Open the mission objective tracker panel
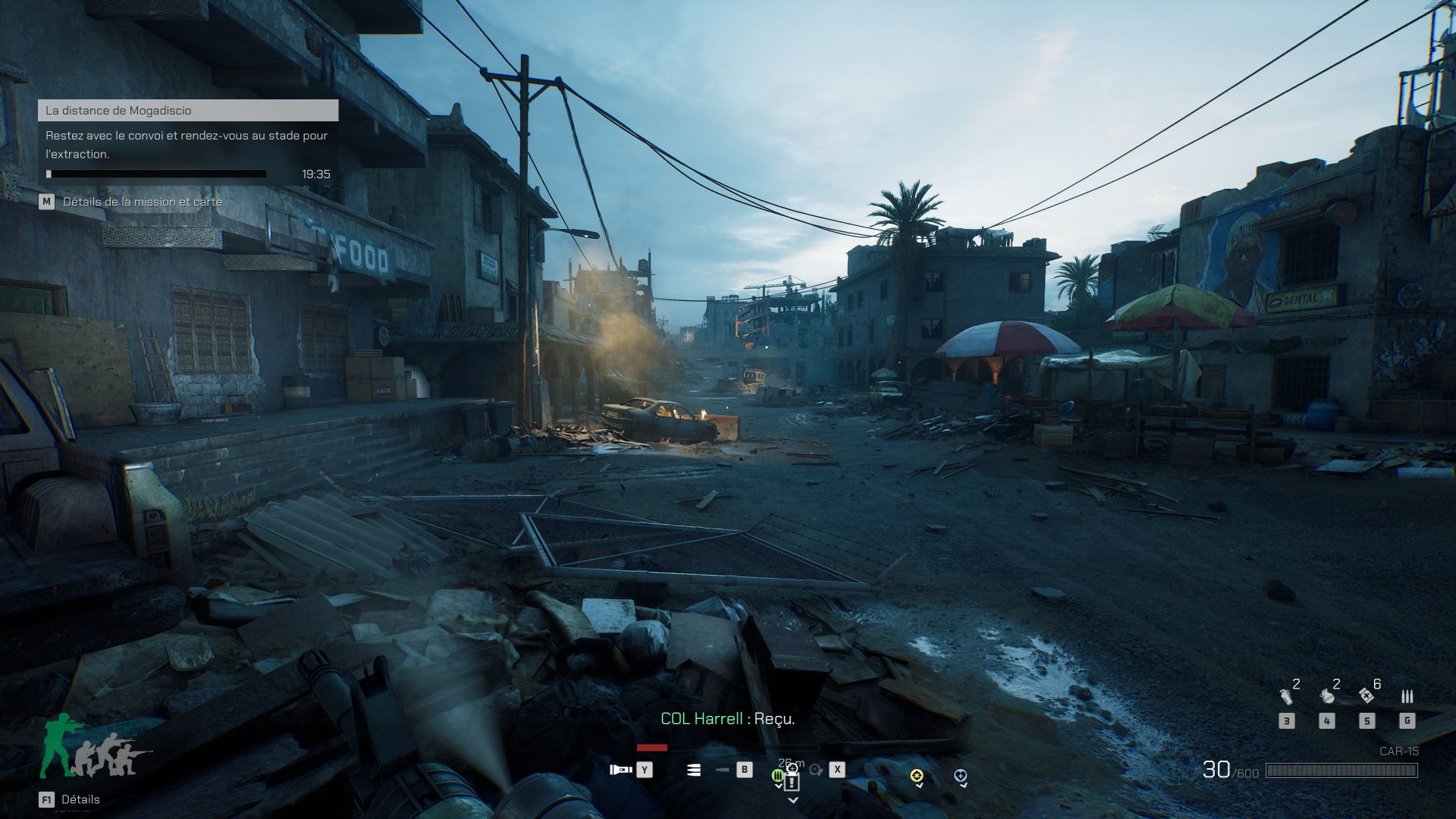The height and width of the screenshot is (819, 1456). pos(188,111)
